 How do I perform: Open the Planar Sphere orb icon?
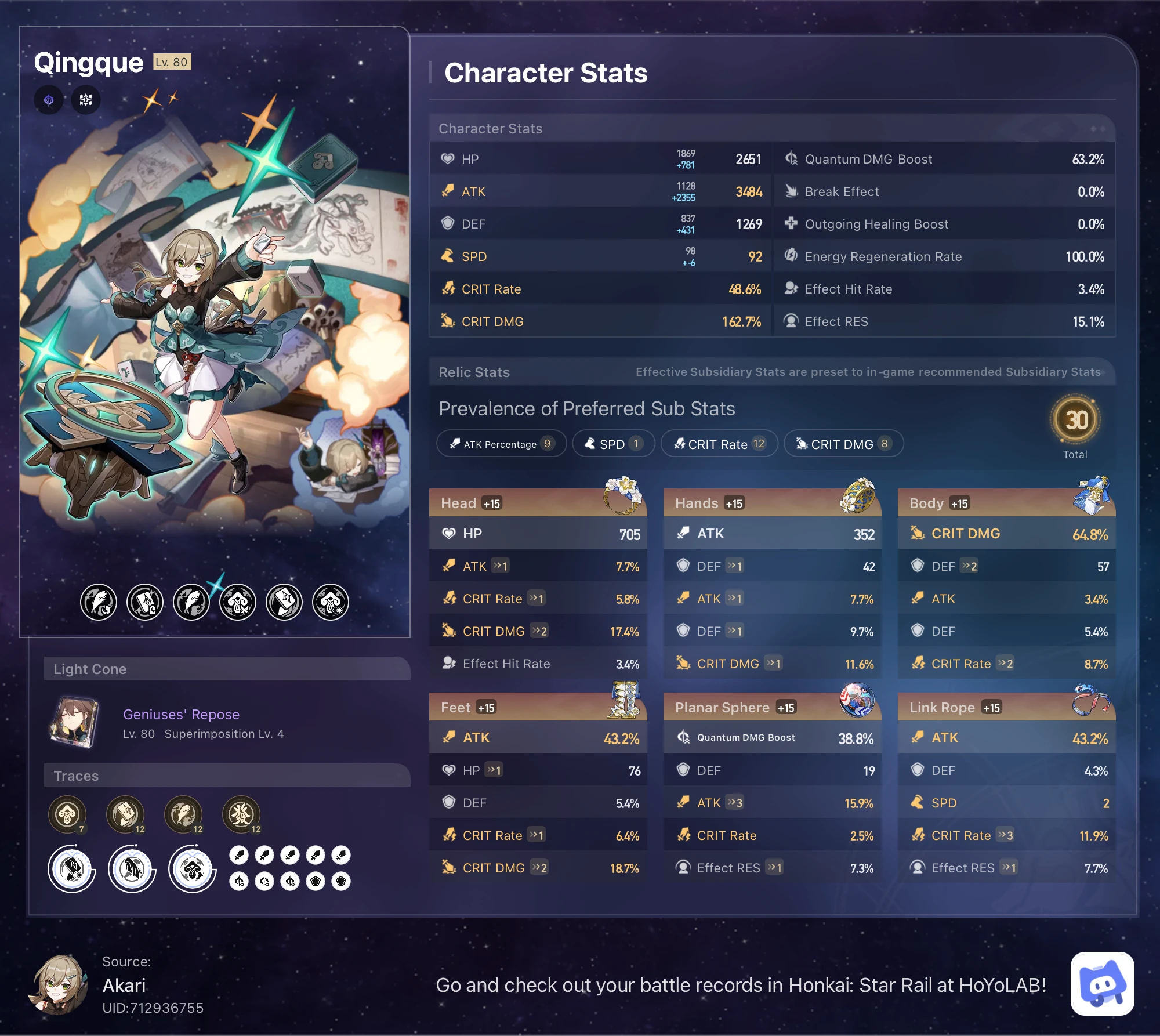coord(858,701)
